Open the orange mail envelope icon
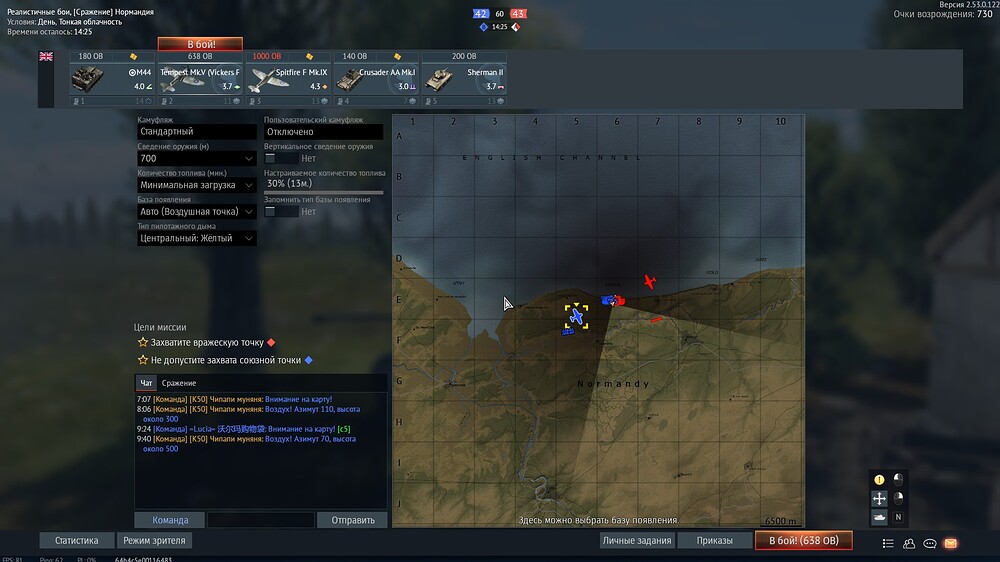This screenshot has width=1000, height=562. [950, 543]
